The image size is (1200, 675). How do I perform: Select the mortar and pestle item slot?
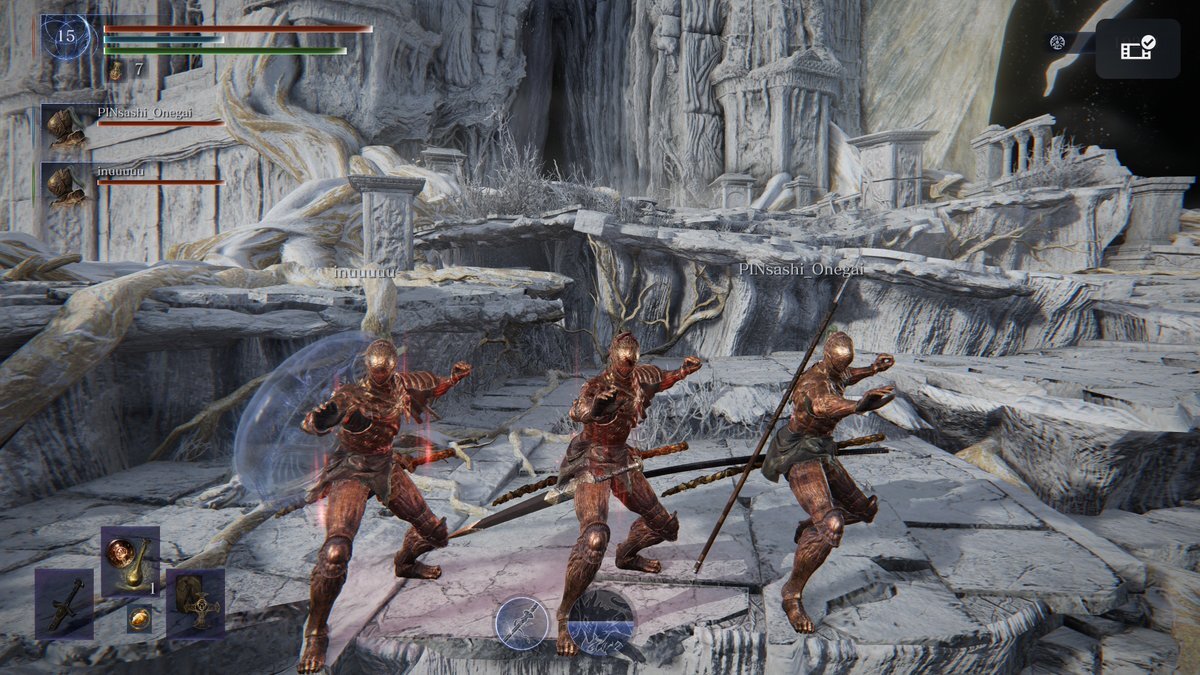click(130, 561)
